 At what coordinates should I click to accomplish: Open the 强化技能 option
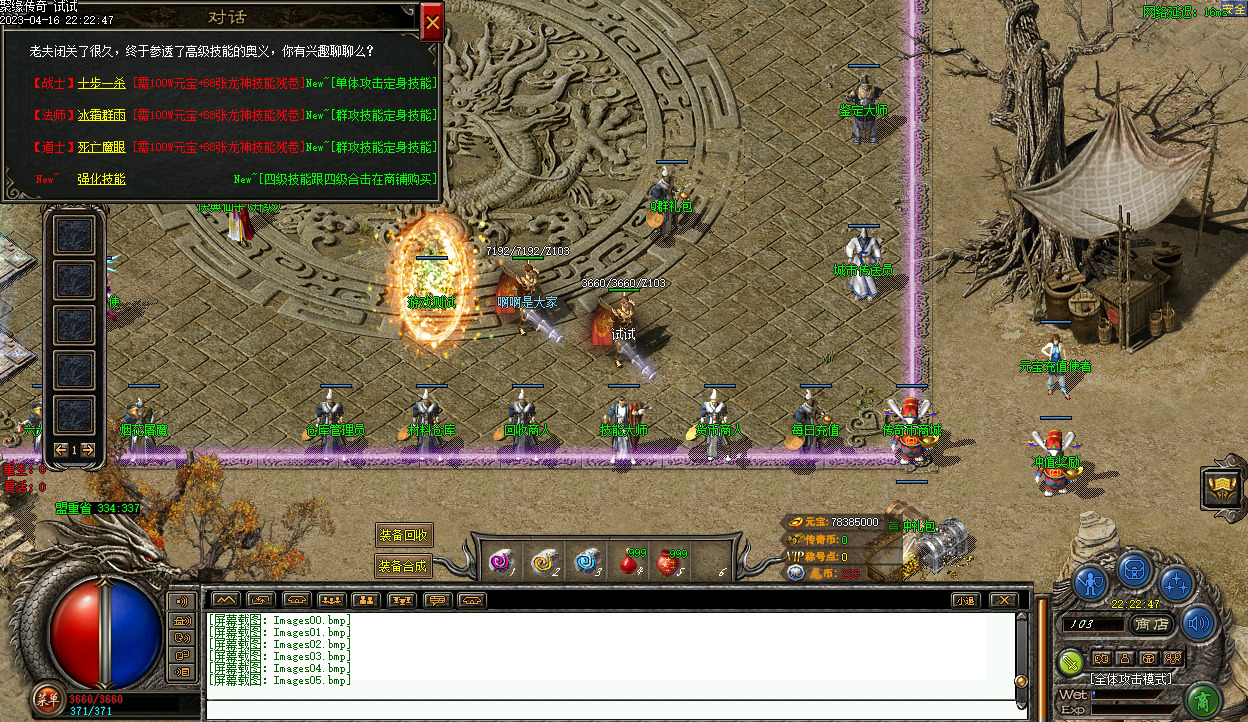click(x=101, y=179)
